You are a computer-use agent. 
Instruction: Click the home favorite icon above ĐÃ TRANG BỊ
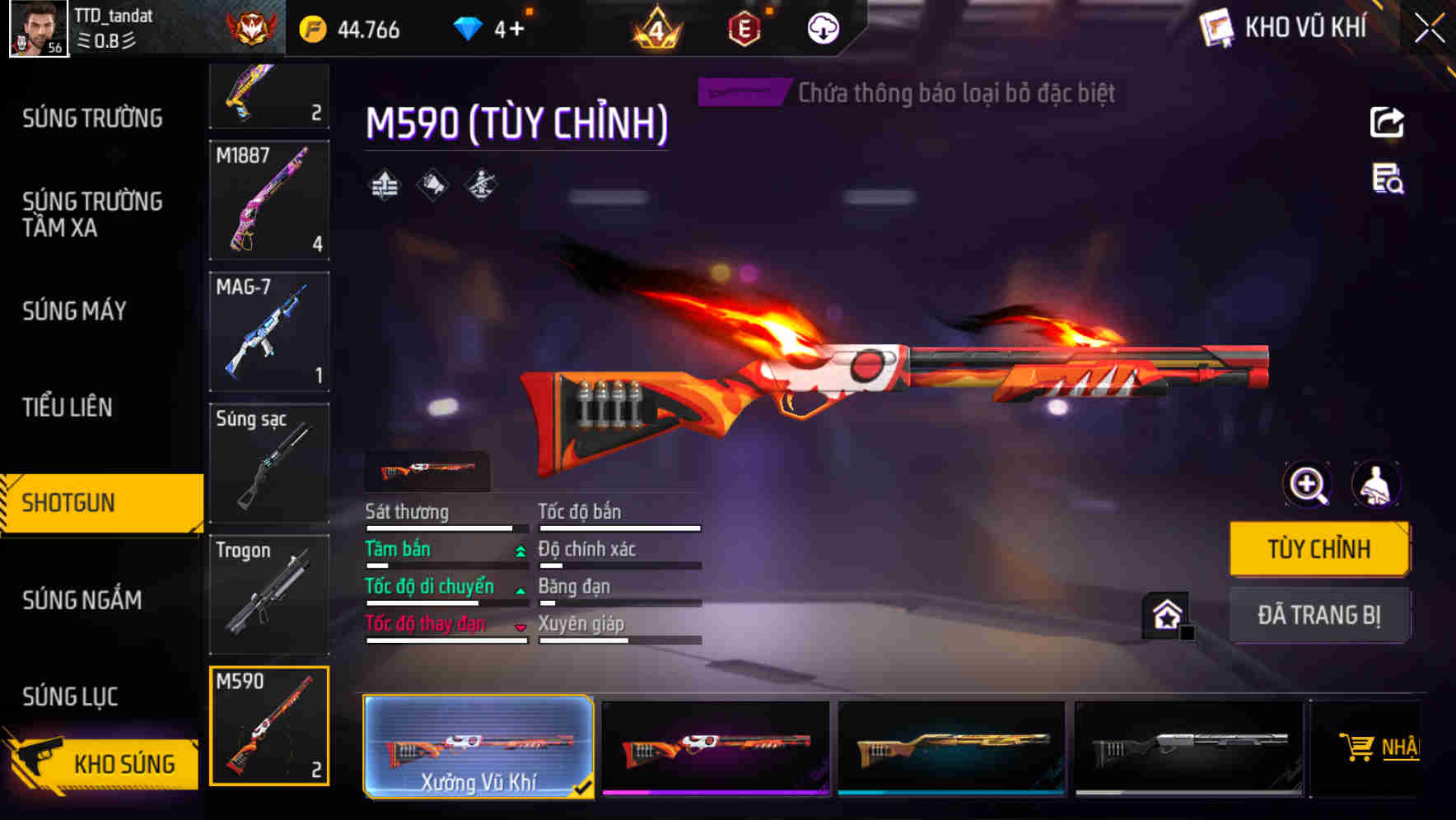point(1164,615)
